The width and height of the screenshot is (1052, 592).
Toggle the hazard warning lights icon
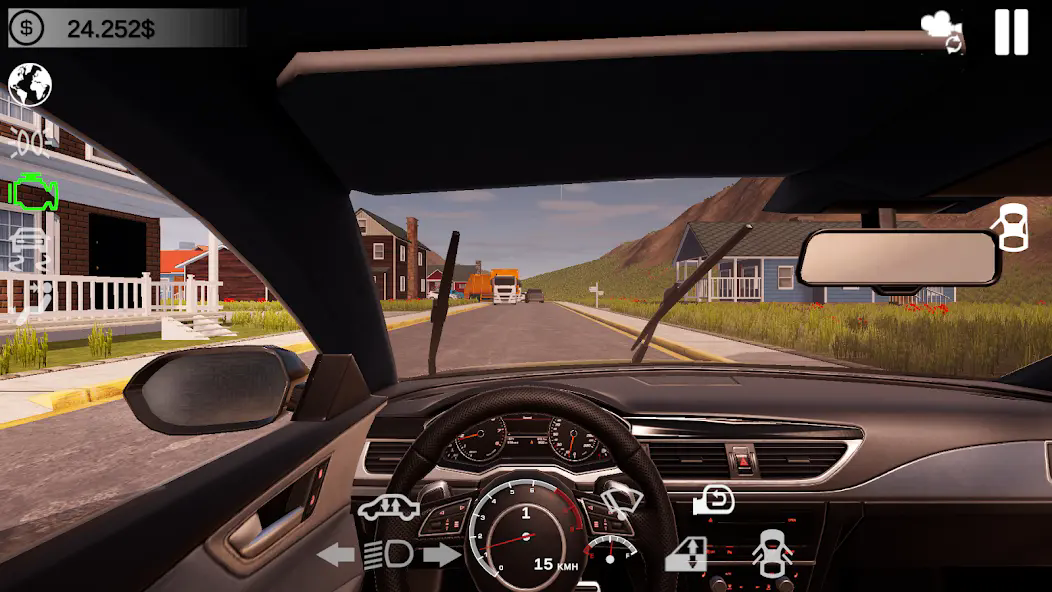pos(30,143)
